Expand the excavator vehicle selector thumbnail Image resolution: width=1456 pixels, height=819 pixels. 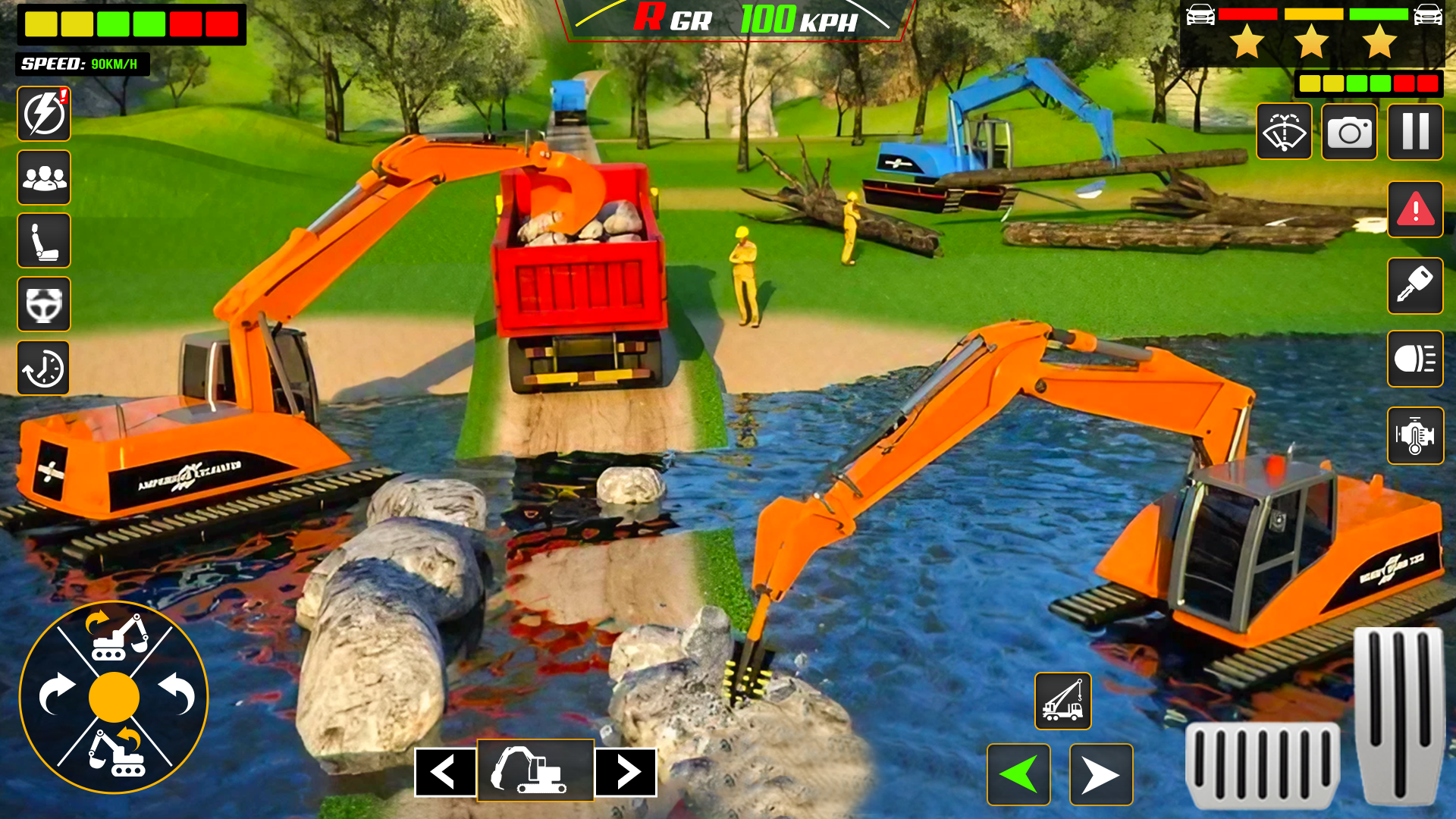pyautogui.click(x=535, y=772)
